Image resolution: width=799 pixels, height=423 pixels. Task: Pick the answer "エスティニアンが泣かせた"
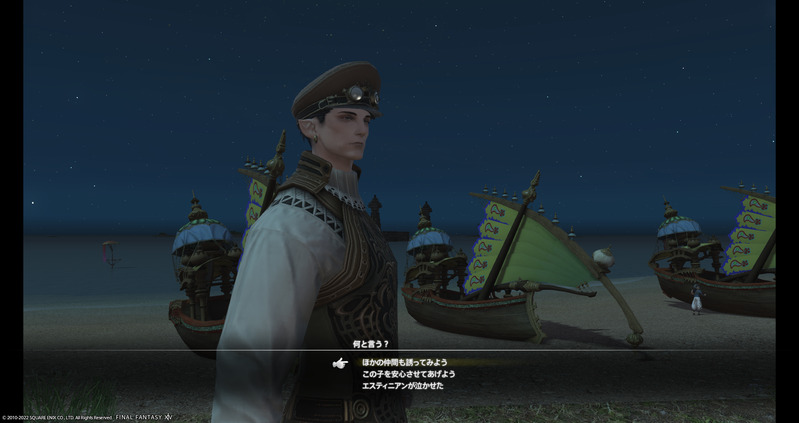click(403, 385)
